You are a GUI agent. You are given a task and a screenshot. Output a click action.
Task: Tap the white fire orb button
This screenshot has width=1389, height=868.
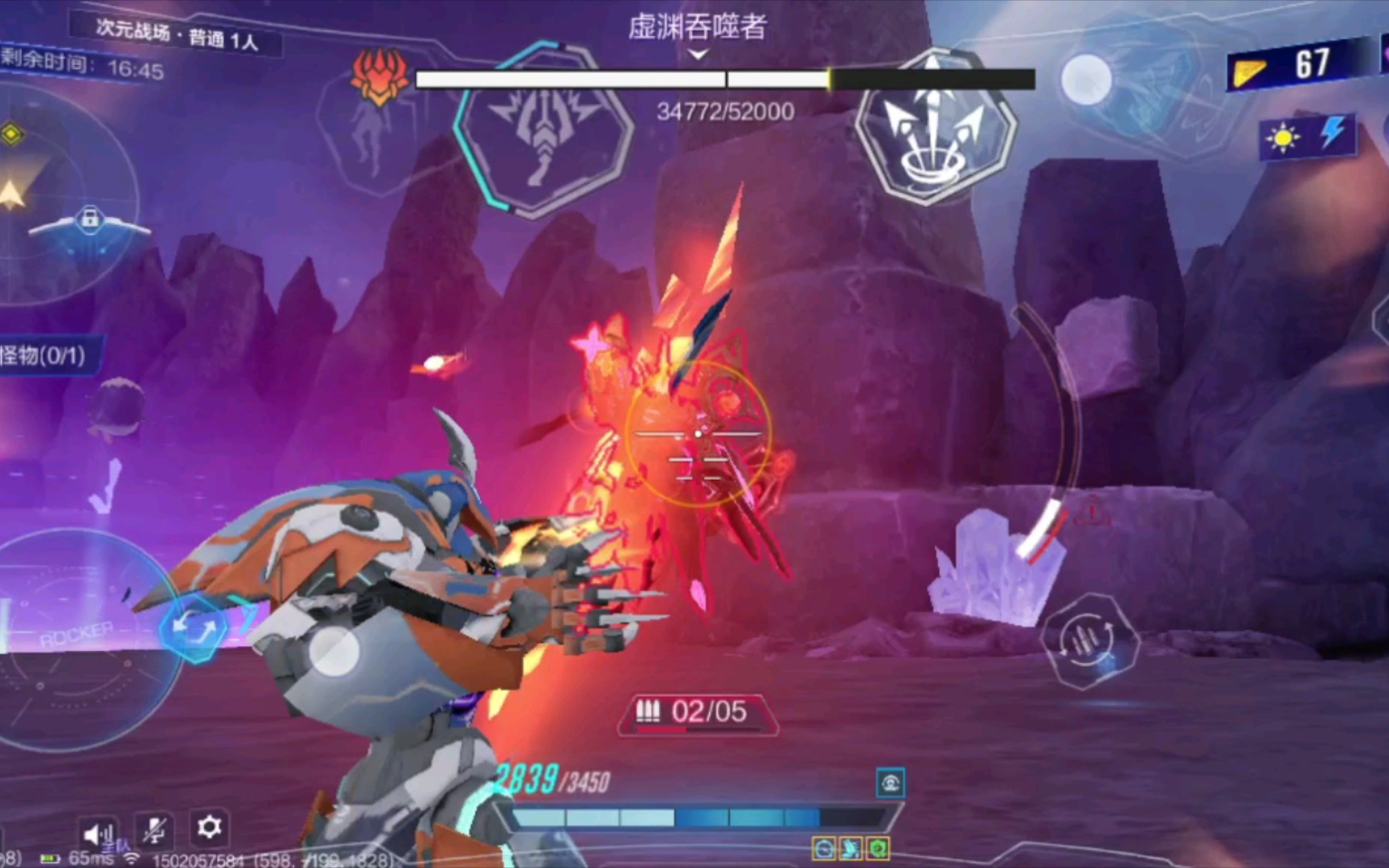[x=1086, y=80]
